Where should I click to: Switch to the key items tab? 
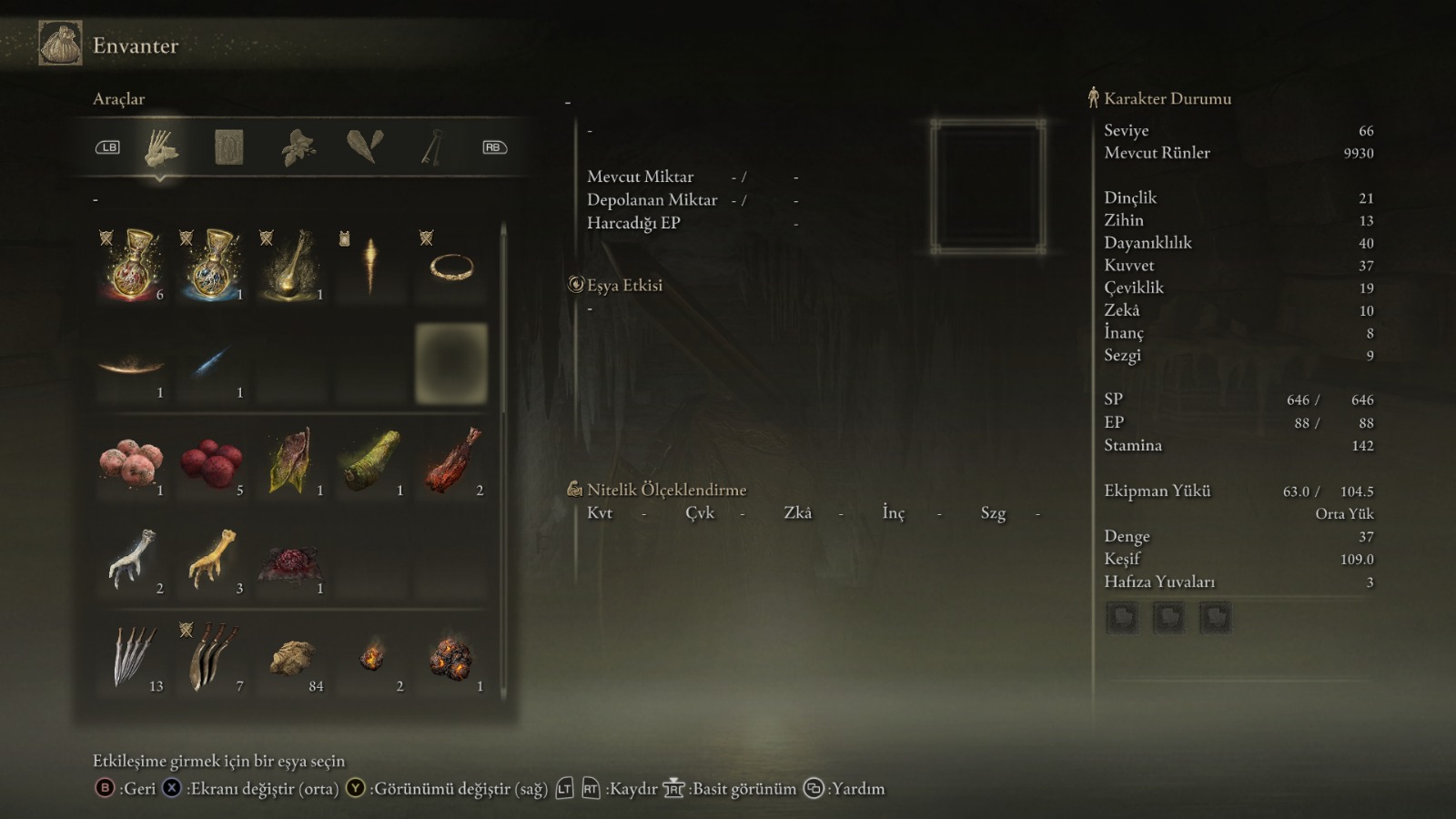click(x=432, y=147)
